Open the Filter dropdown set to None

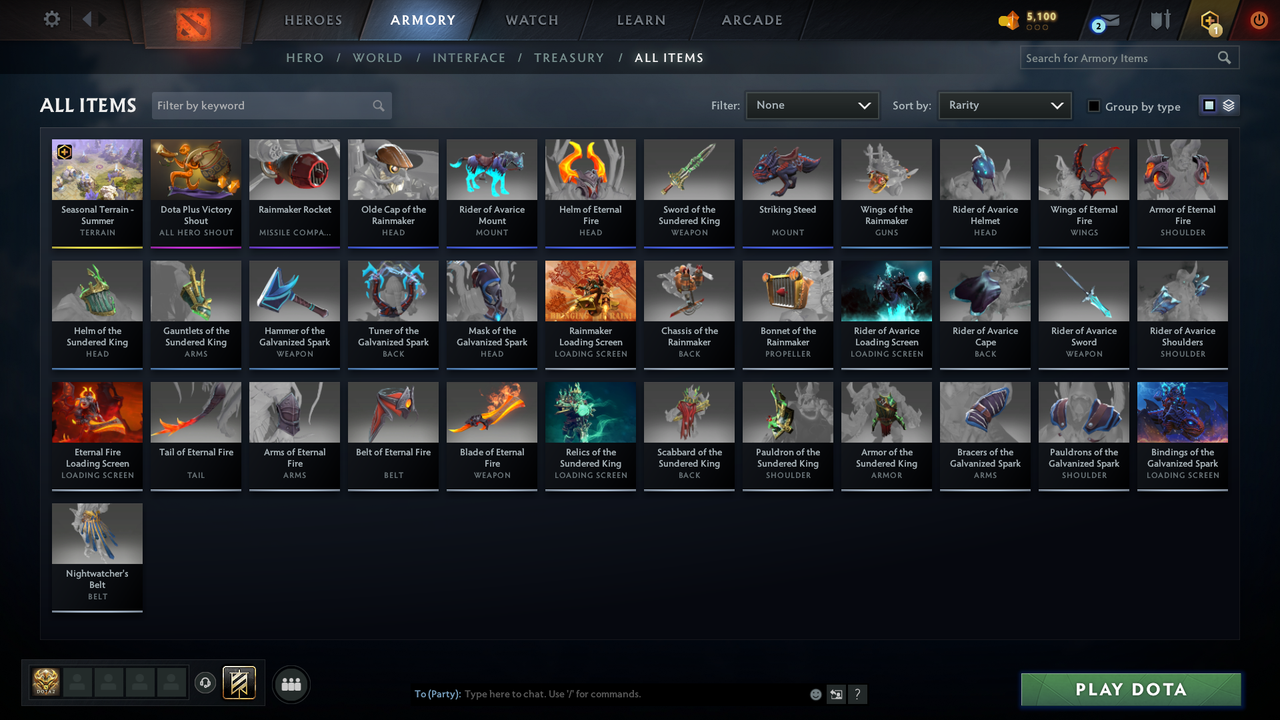click(810, 105)
